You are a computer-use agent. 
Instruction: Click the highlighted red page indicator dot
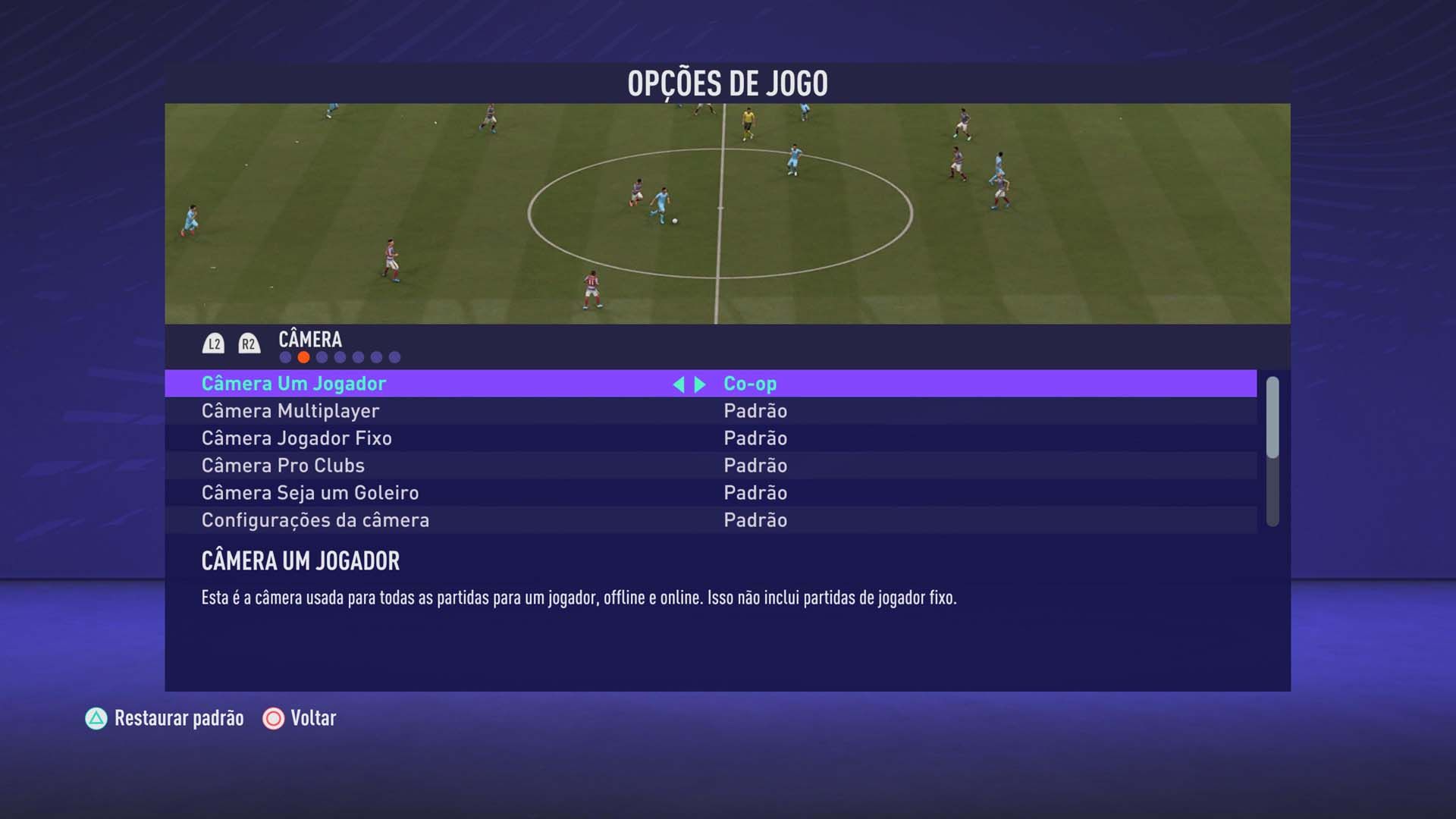(x=304, y=356)
